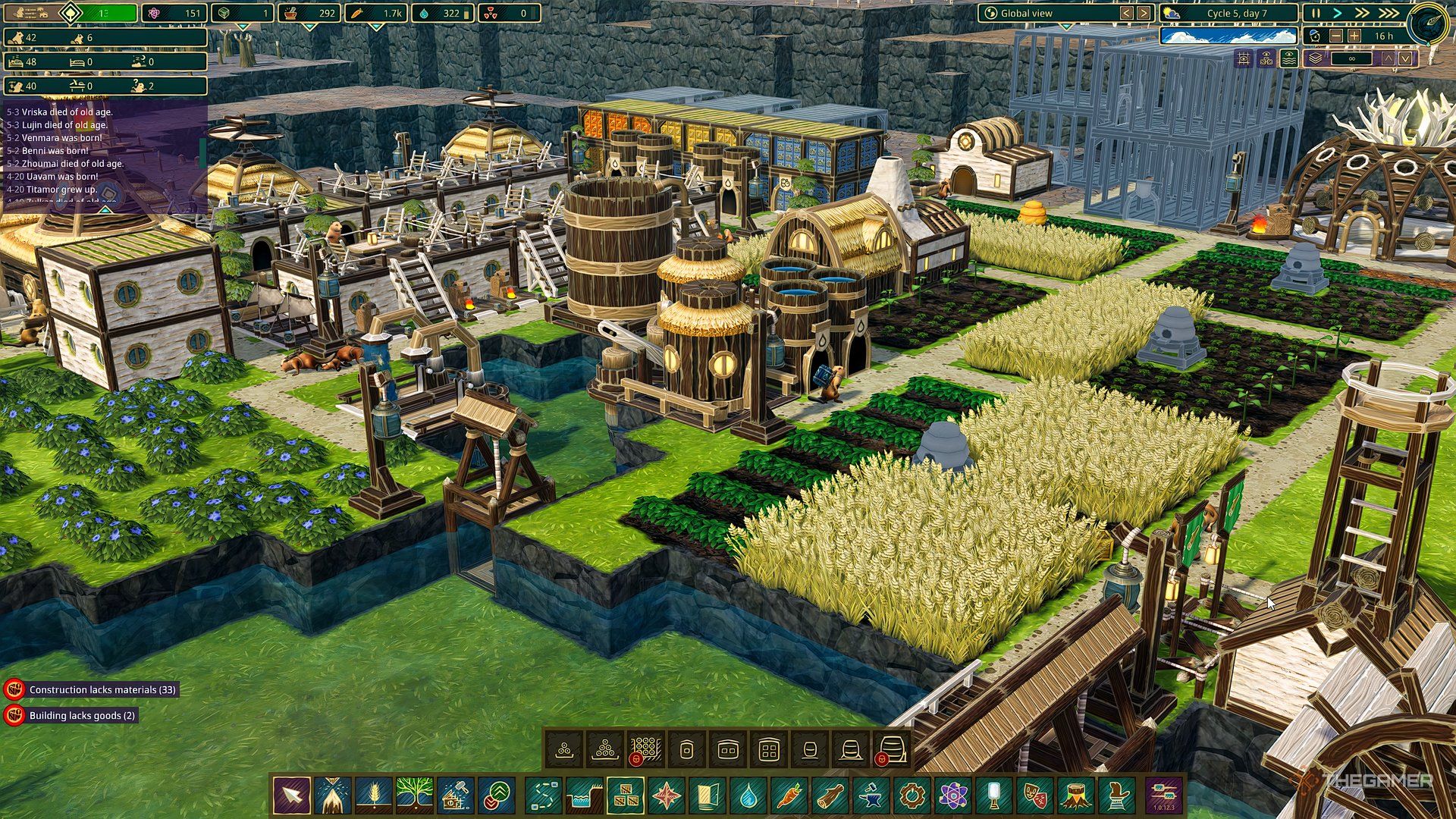Open the gear power buildings category
Screen dimensions: 1456x819
912,795
